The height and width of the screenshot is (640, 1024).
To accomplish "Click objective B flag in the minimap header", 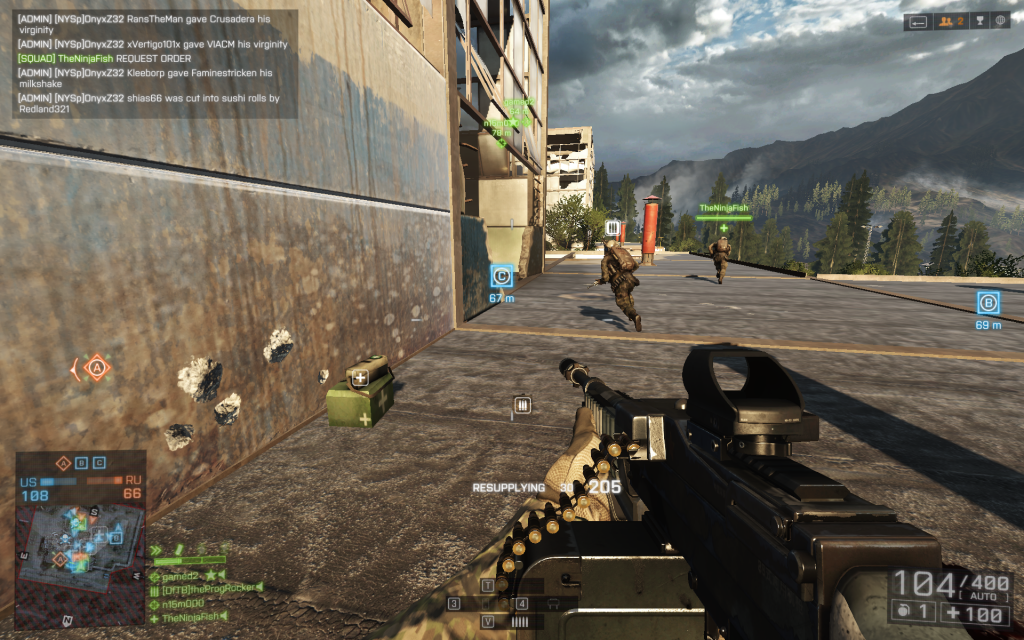I will click(x=82, y=463).
